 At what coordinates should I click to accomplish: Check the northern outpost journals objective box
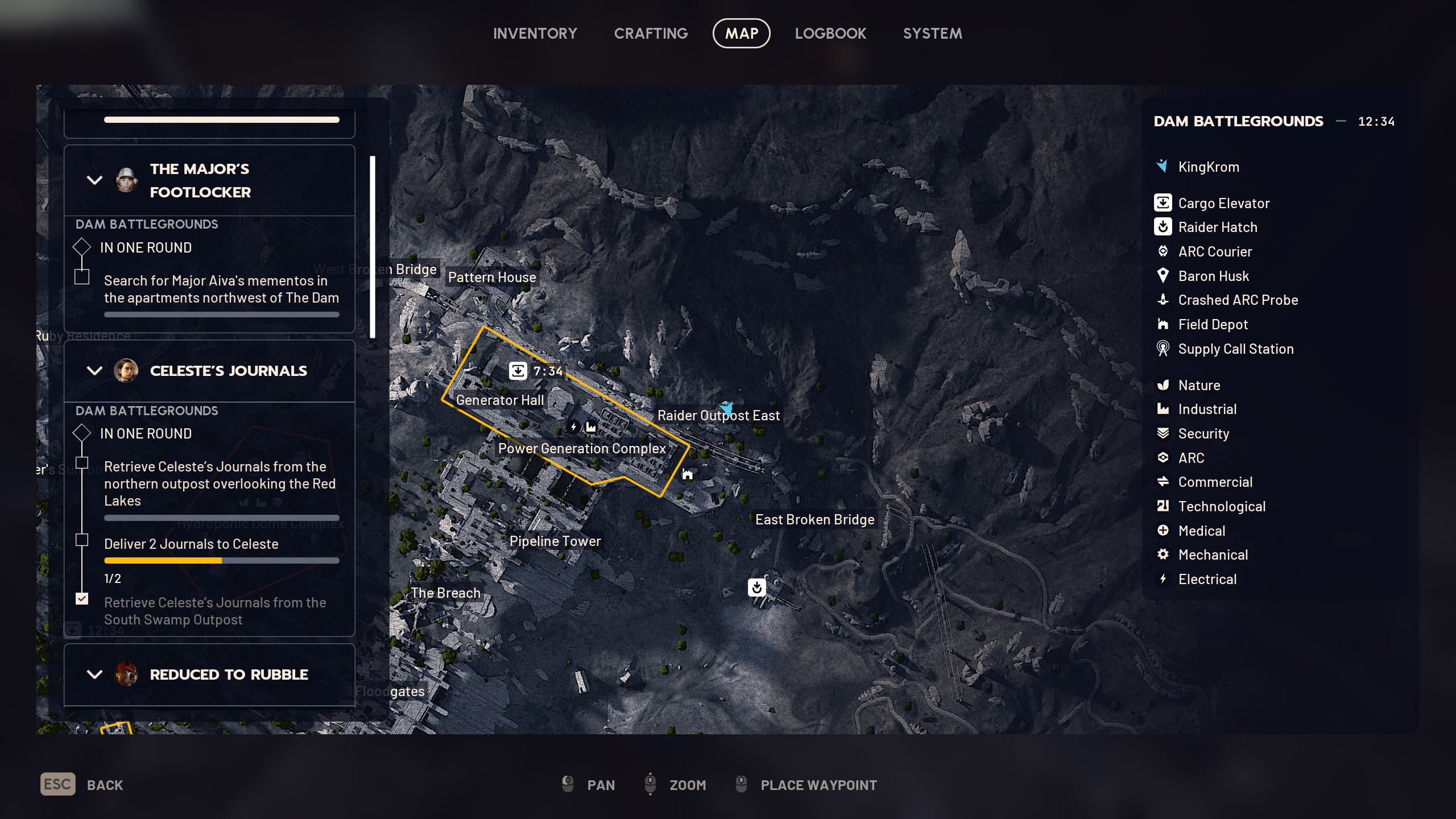82,462
